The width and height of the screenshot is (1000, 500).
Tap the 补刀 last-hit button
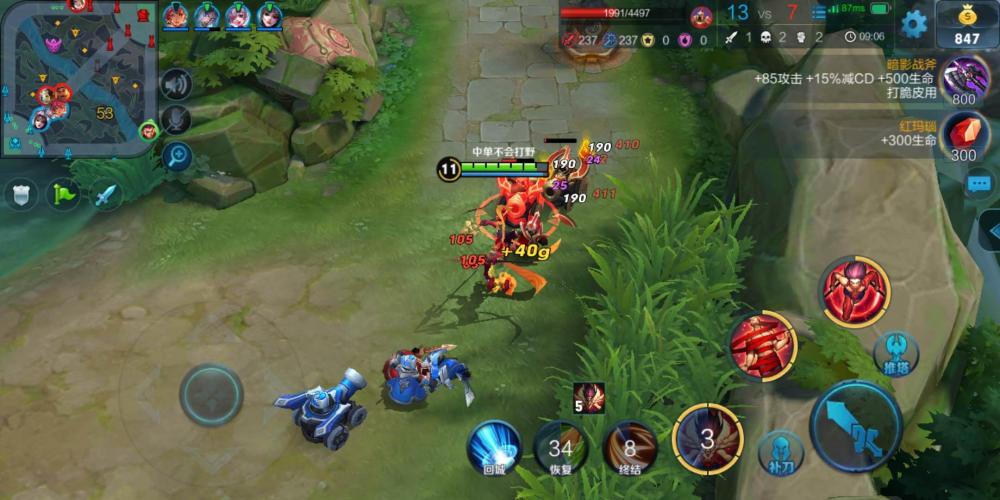click(779, 452)
